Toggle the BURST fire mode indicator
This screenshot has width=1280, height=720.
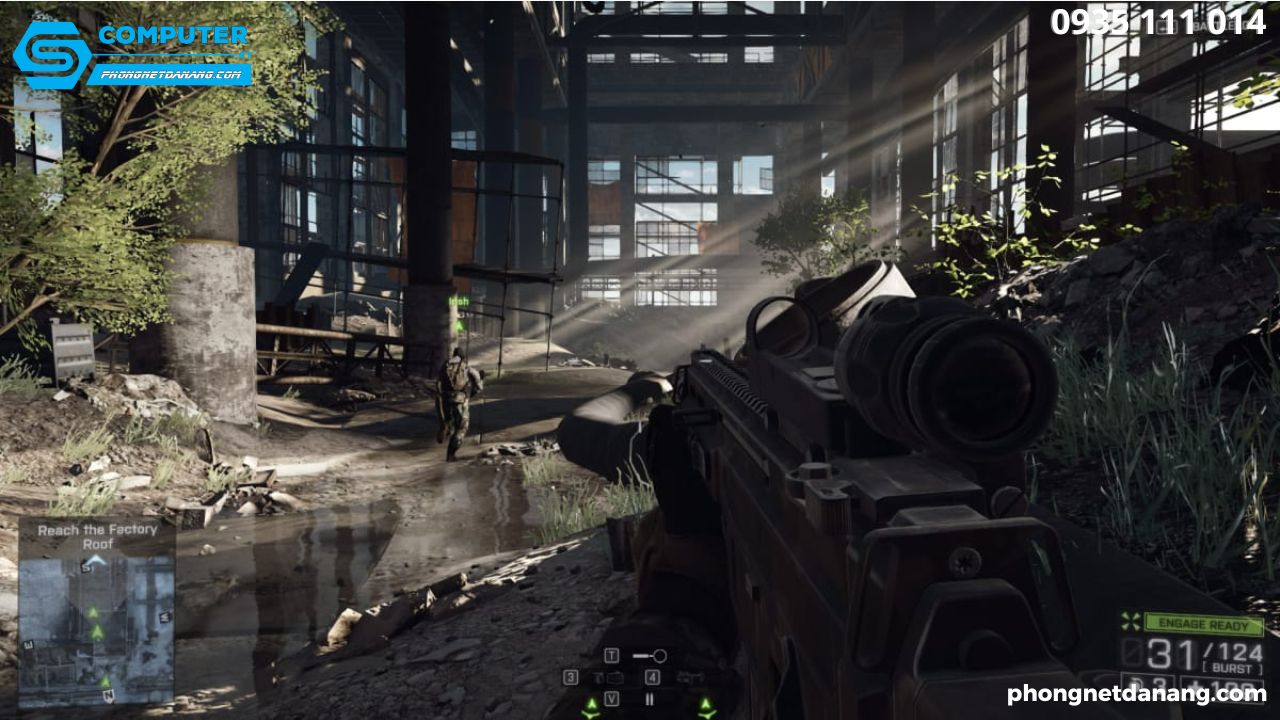point(1232,667)
